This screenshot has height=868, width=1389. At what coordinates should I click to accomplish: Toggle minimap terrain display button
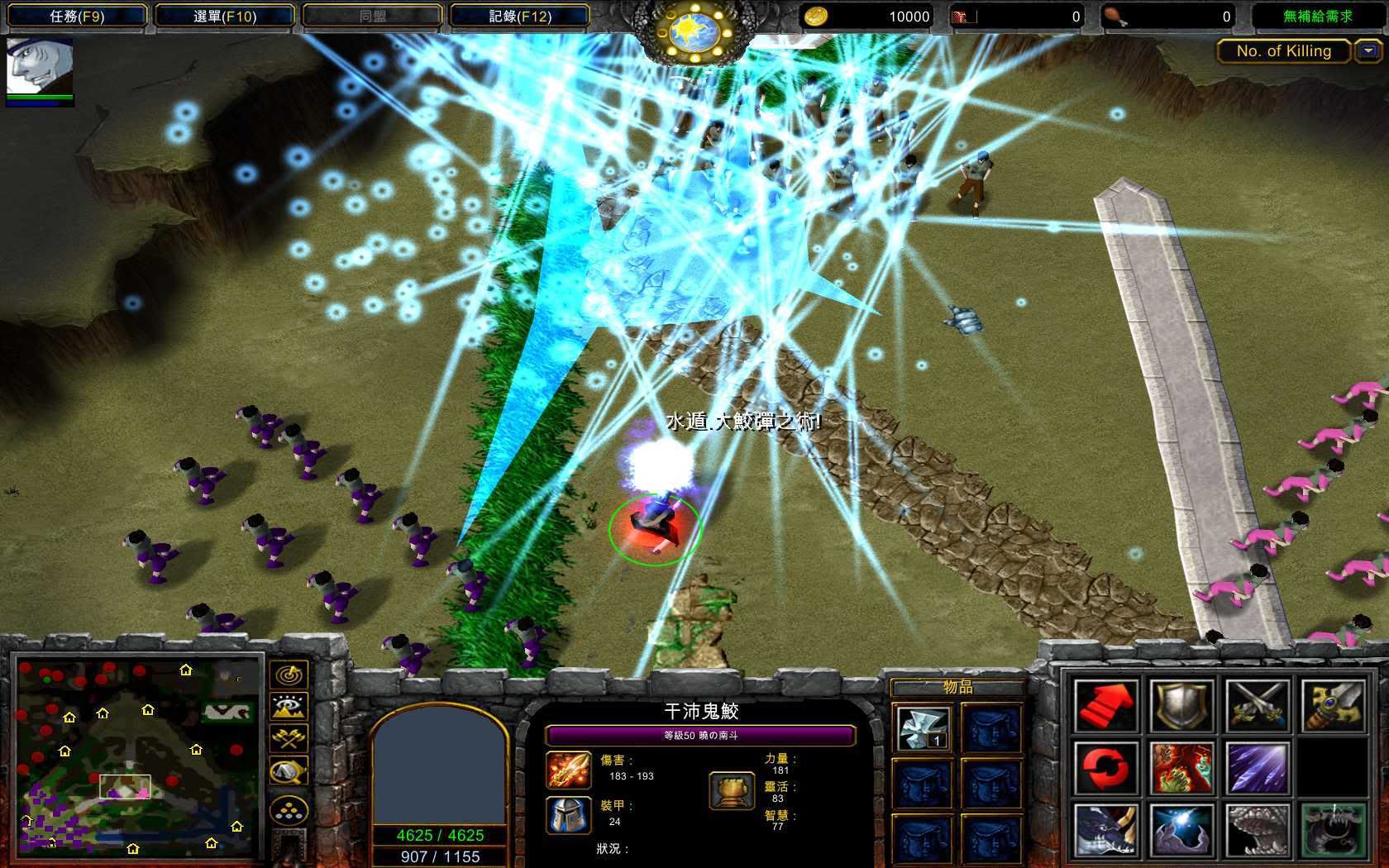click(x=289, y=706)
